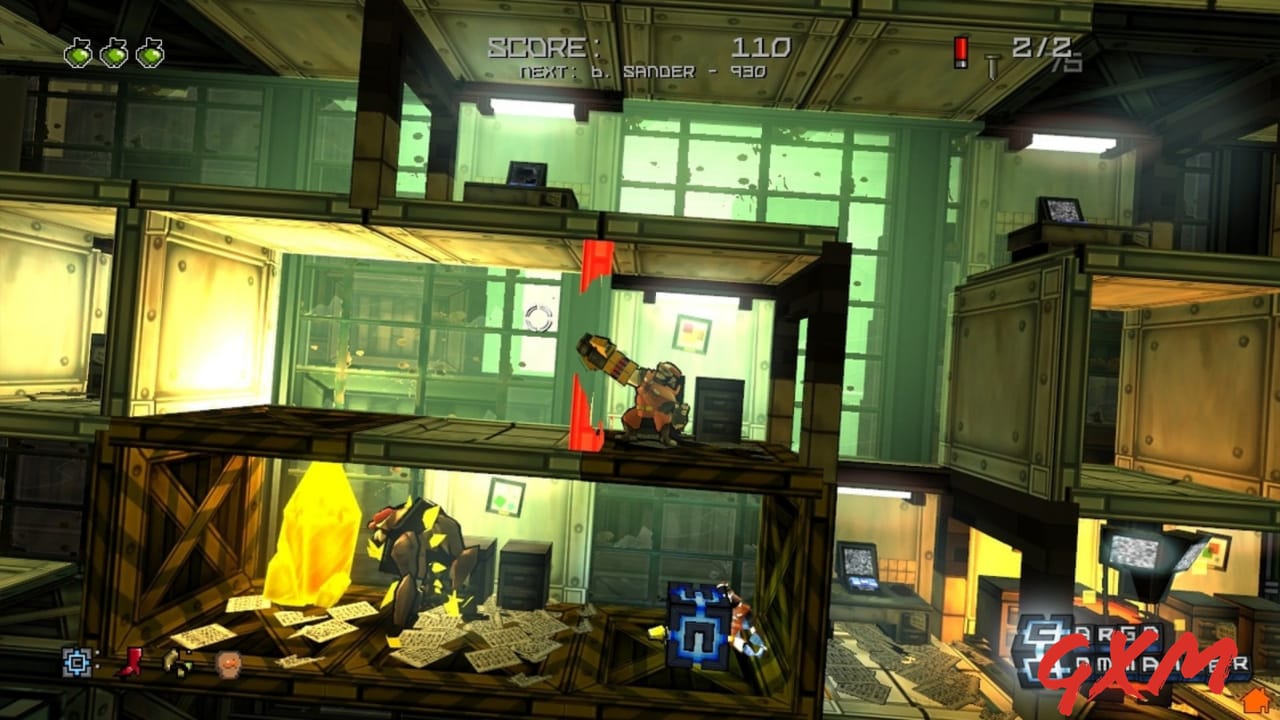
Task: Click the yellow gold nugget
Action: click(313, 535)
